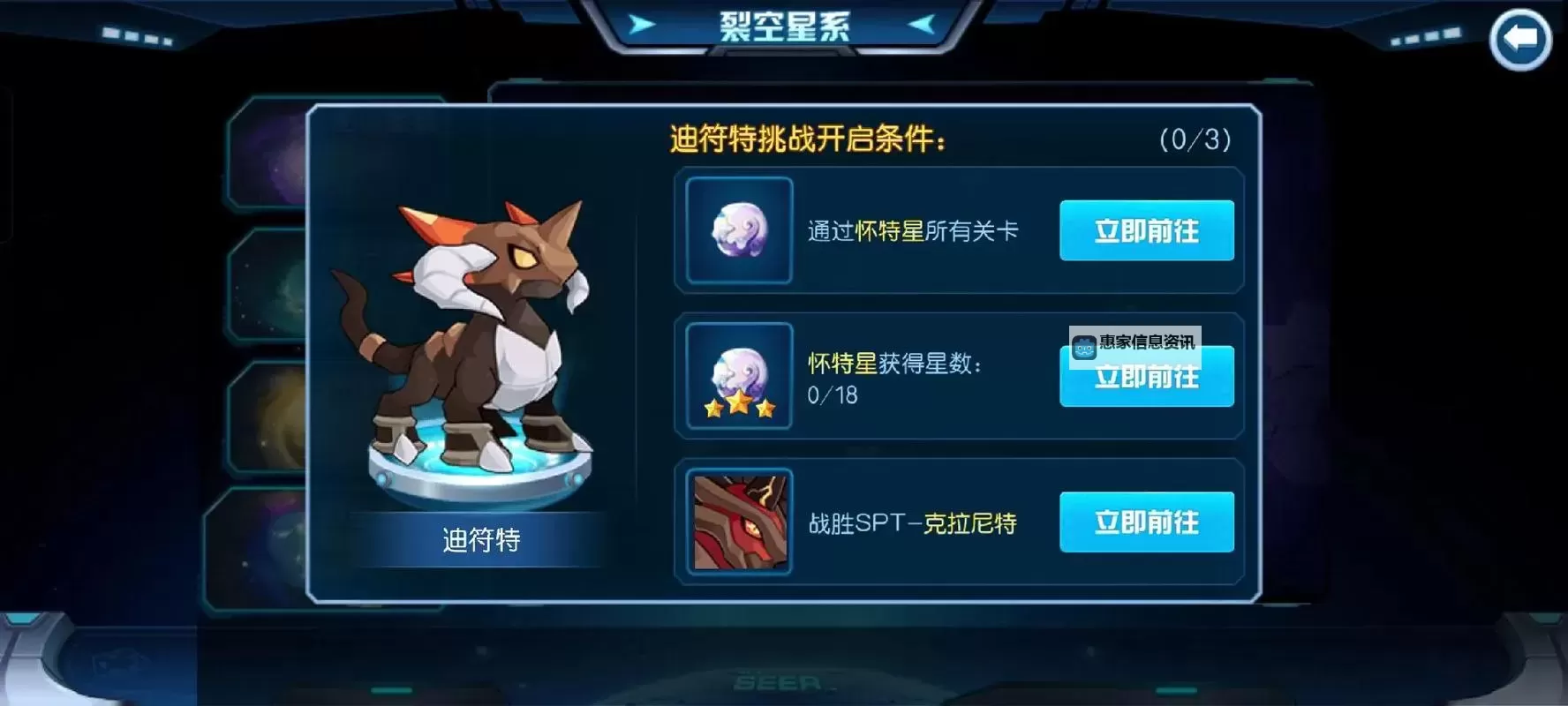Image resolution: width=1568 pixels, height=706 pixels.
Task: Select the purple orb icon for 怀特星 completion
Action: [738, 231]
